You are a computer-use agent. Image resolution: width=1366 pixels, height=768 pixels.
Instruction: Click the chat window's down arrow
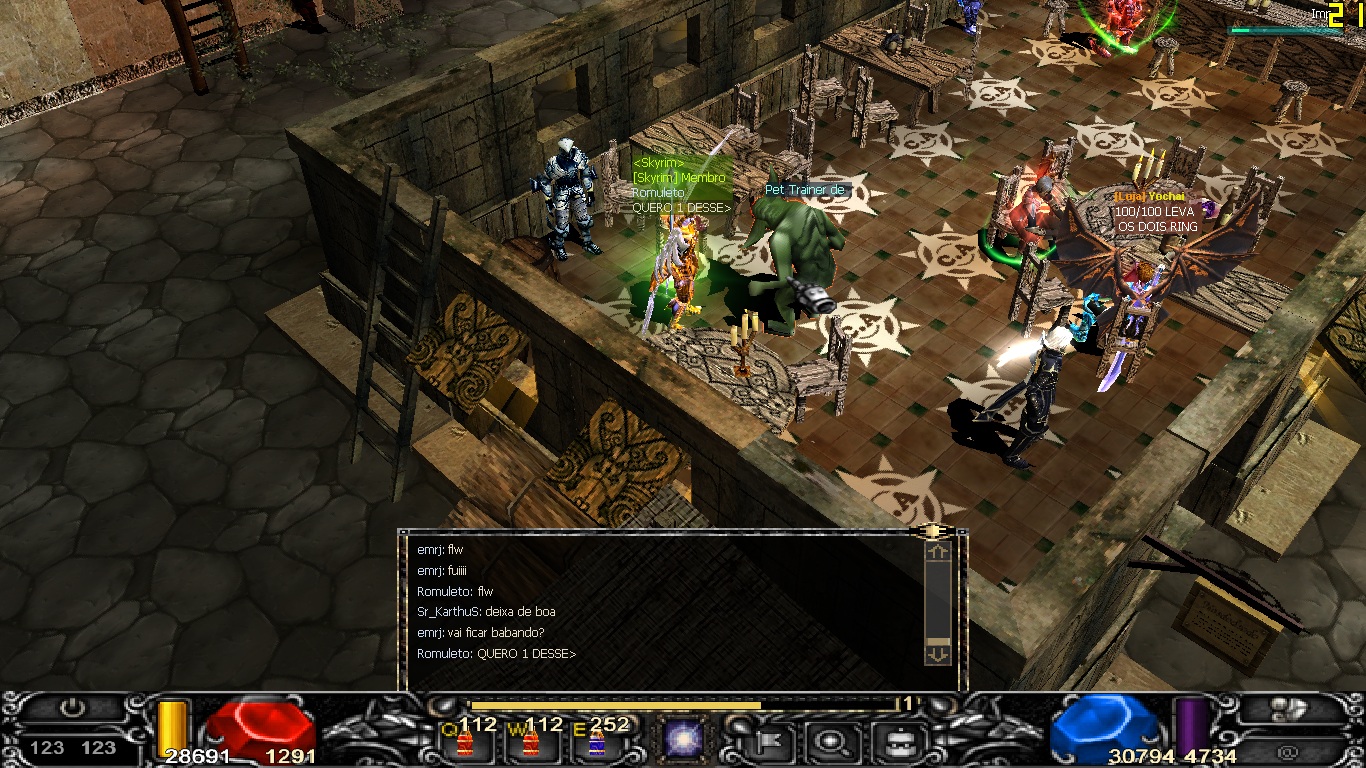pos(937,655)
